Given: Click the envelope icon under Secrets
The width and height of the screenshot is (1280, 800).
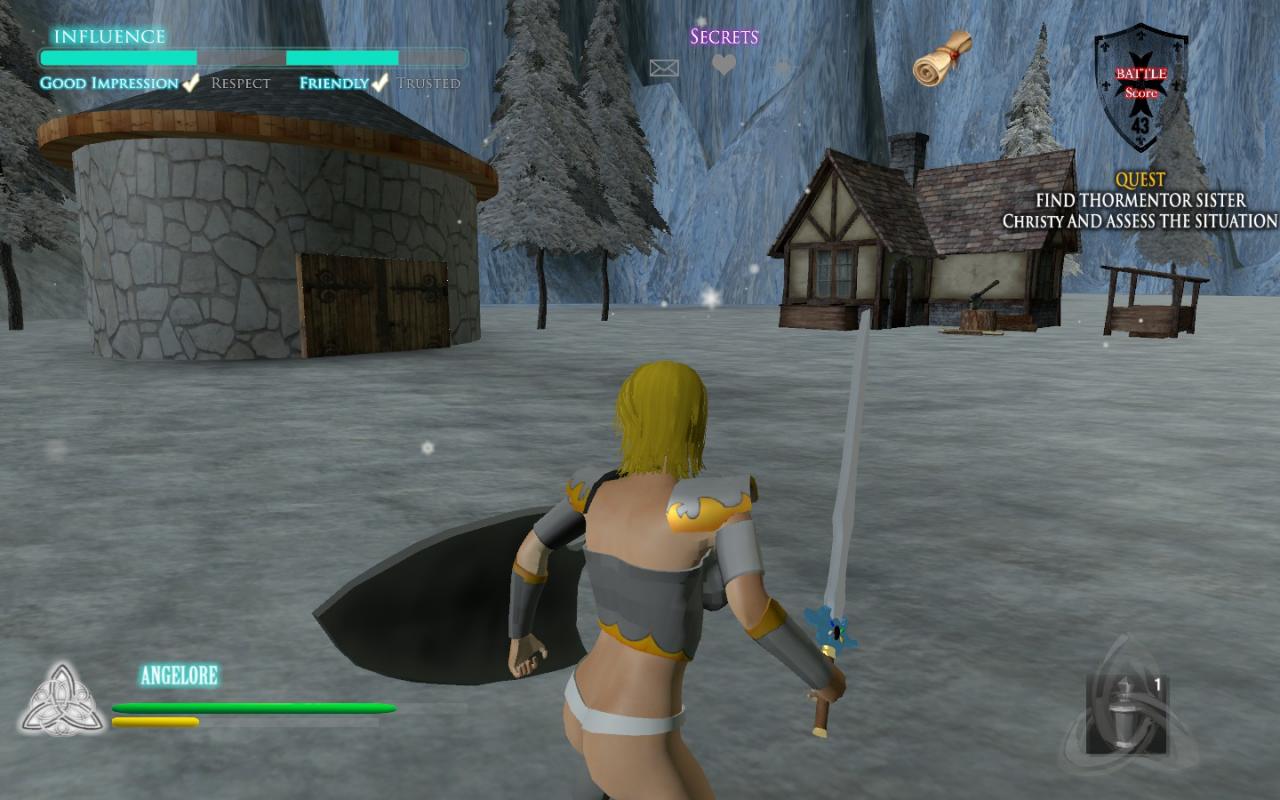Looking at the screenshot, I should coord(664,68).
